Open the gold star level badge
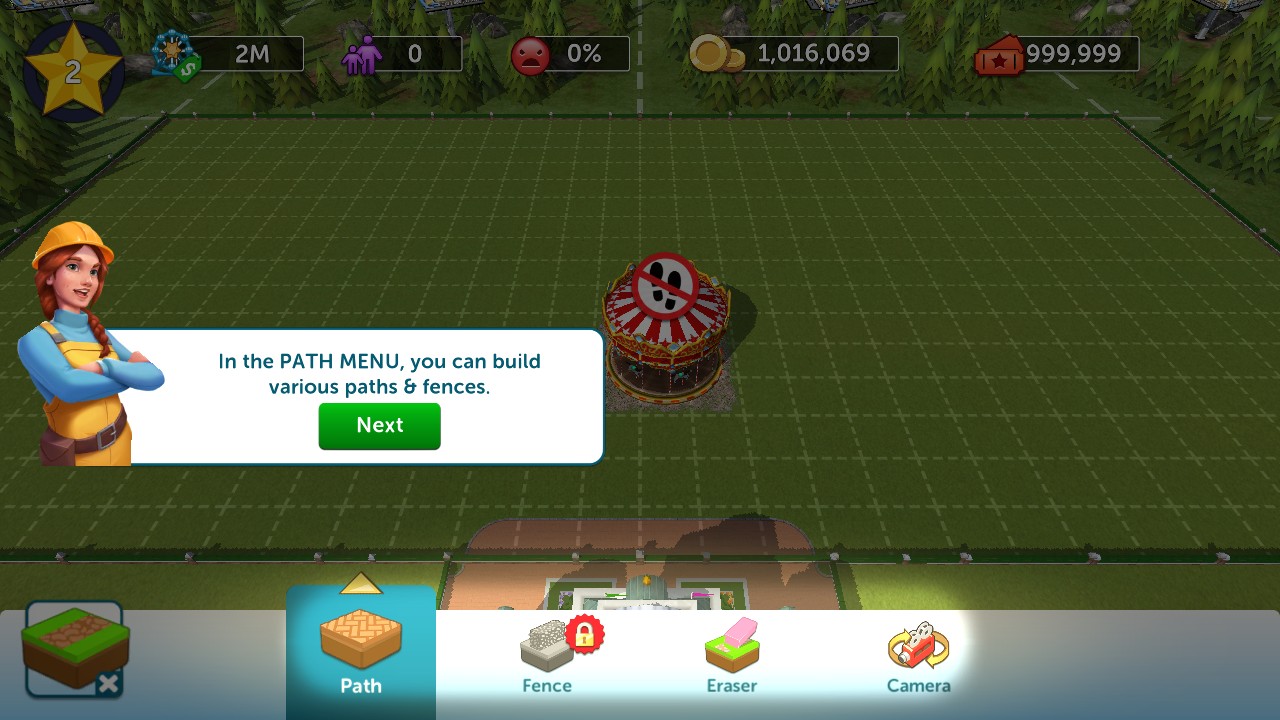This screenshot has width=1280, height=720. 73,70
